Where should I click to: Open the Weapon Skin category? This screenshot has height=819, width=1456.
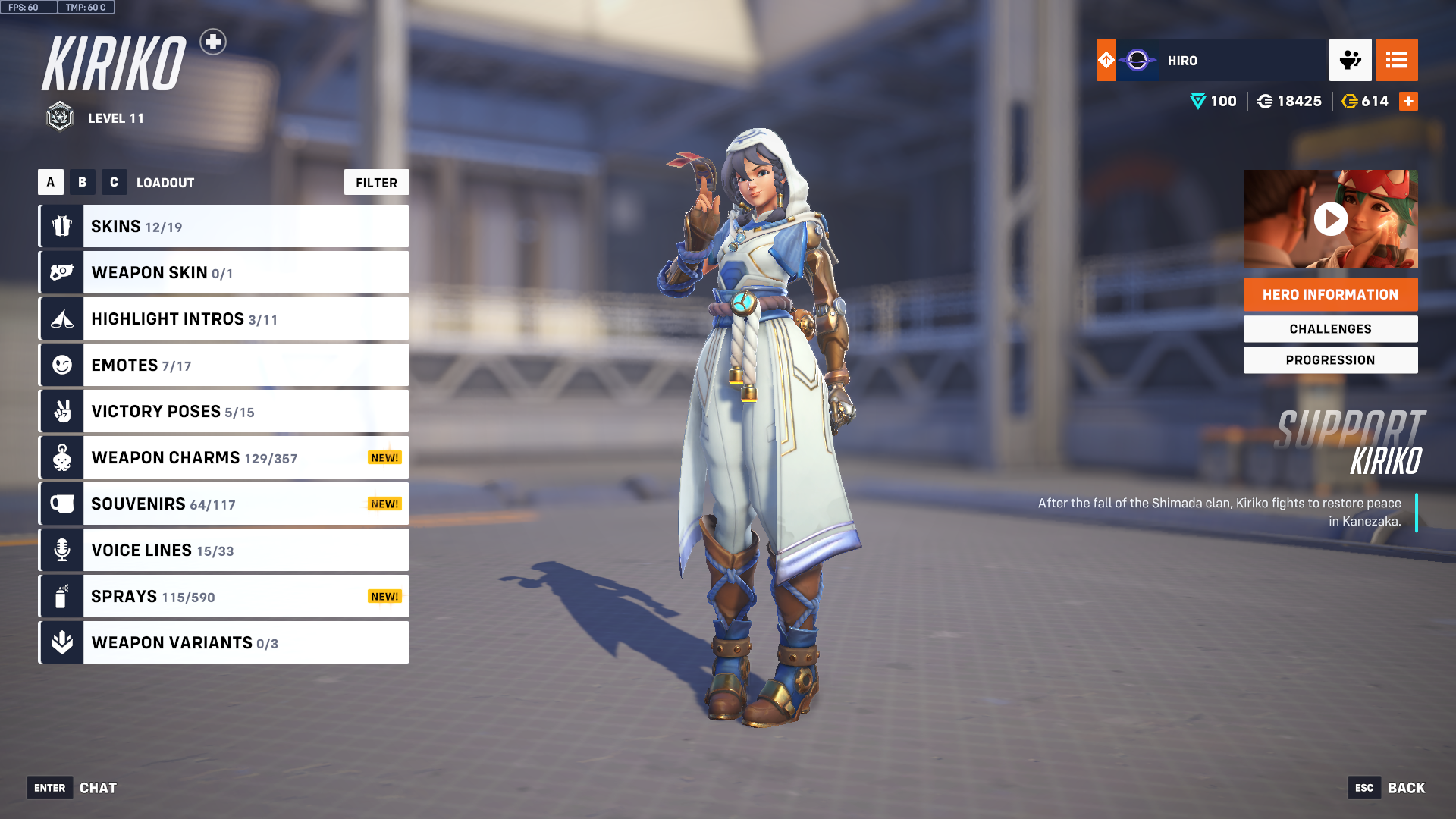224,272
